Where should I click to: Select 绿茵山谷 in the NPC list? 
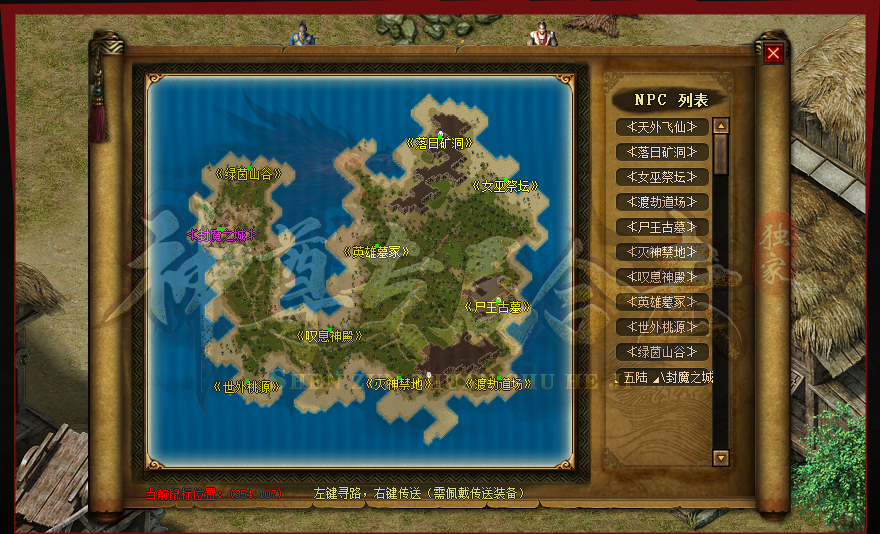662,352
